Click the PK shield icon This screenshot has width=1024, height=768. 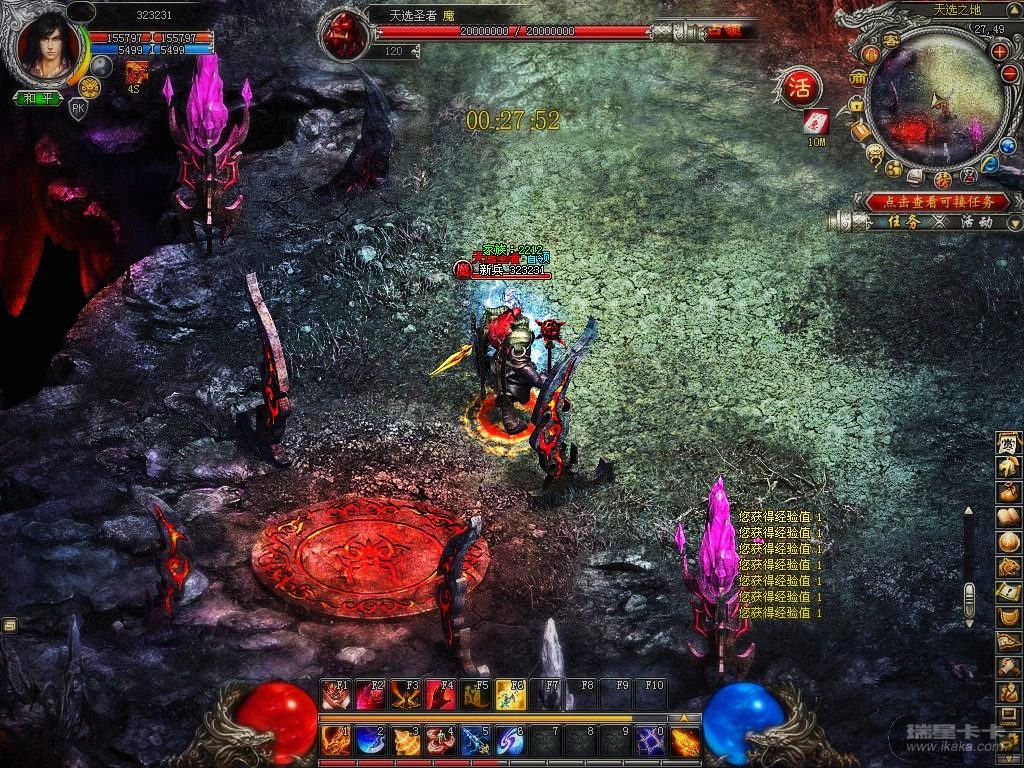[x=78, y=109]
